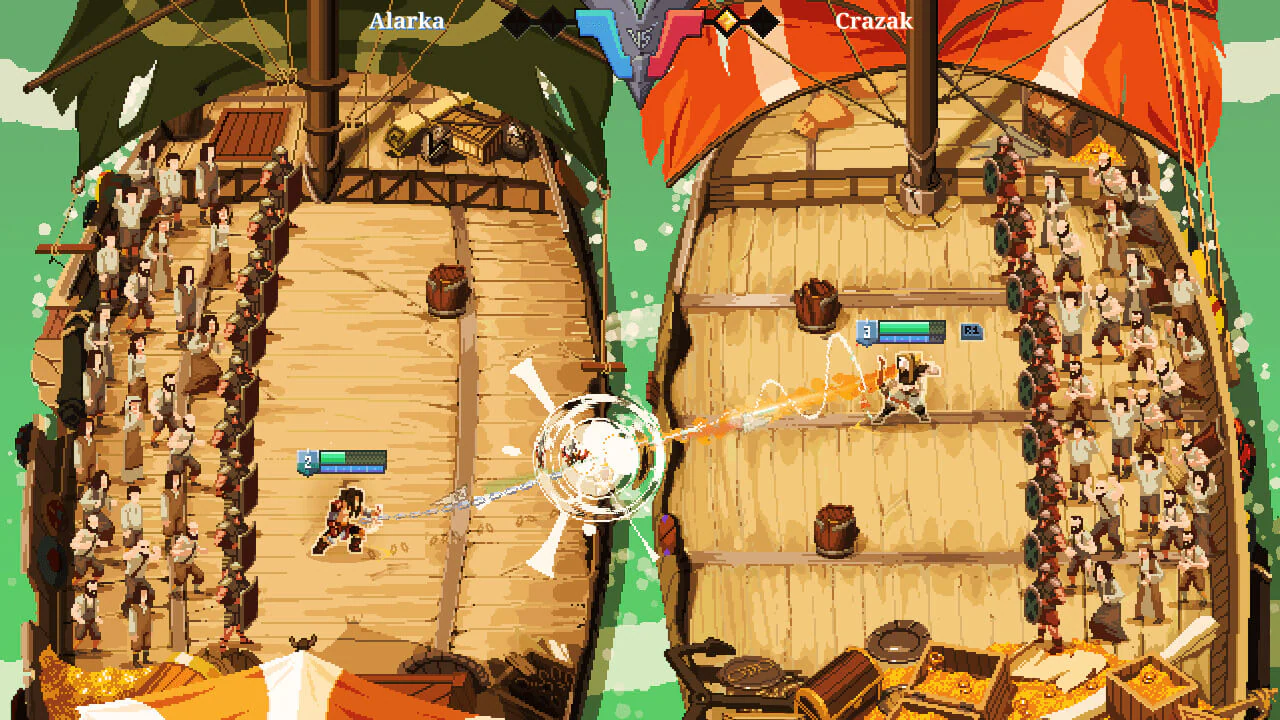The height and width of the screenshot is (720, 1280).
Task: Select the Crazak name label
Action: 872,19
